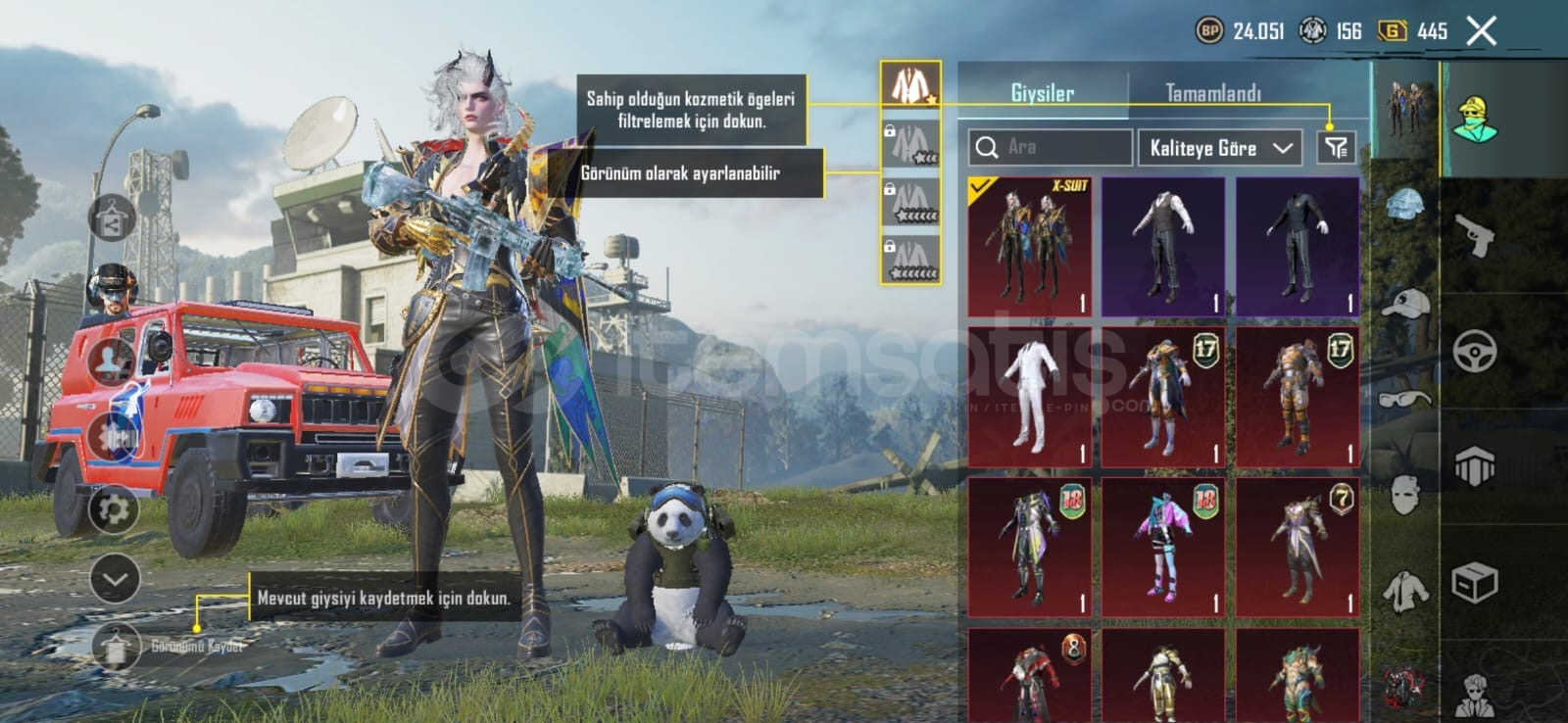1568x723 pixels.
Task: Open the baseball cap headwear category
Action: [x=1405, y=303]
